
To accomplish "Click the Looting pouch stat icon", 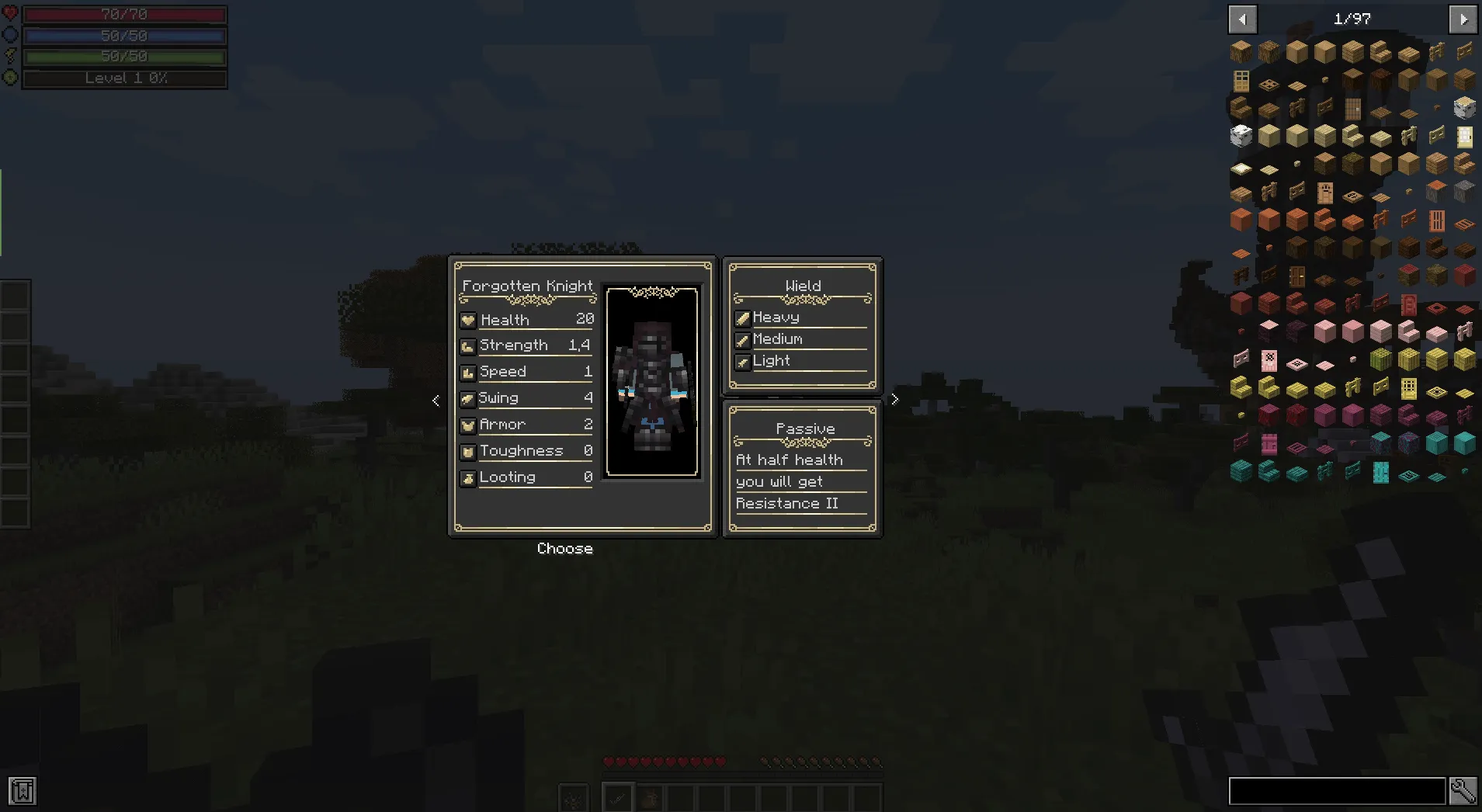I will click(x=468, y=478).
